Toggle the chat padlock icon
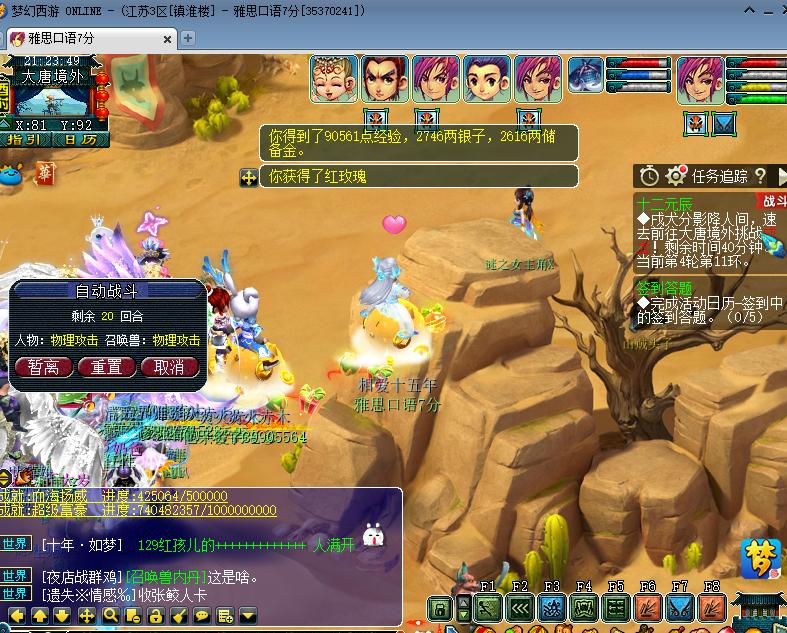This screenshot has width=787, height=633. click(x=155, y=616)
